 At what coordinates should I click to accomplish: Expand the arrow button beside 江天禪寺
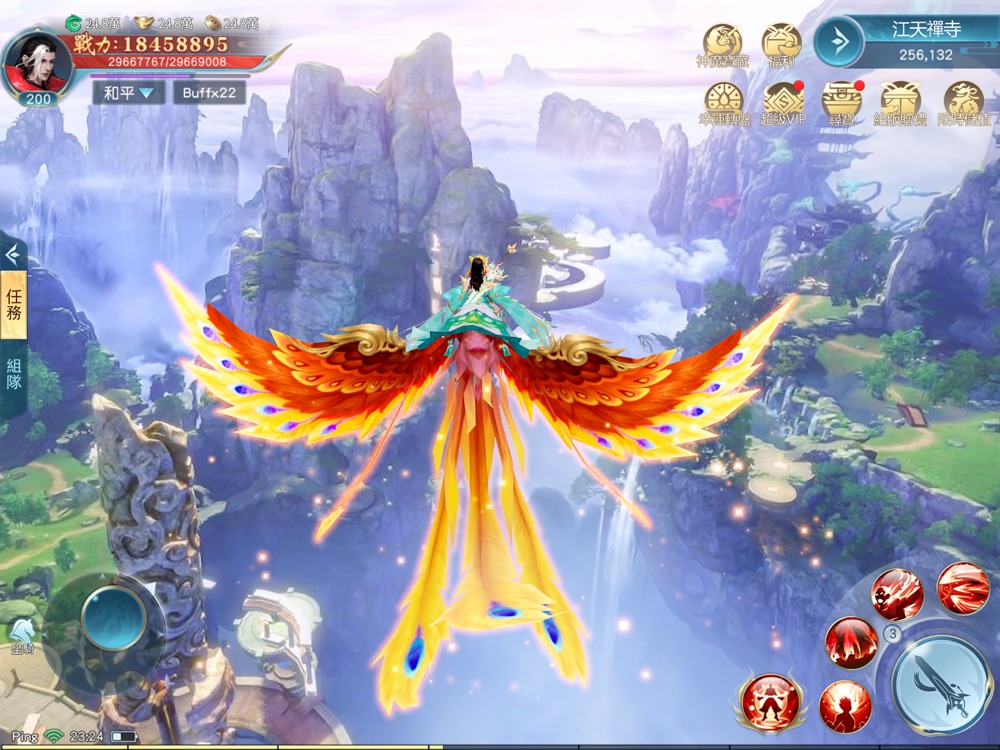[838, 41]
